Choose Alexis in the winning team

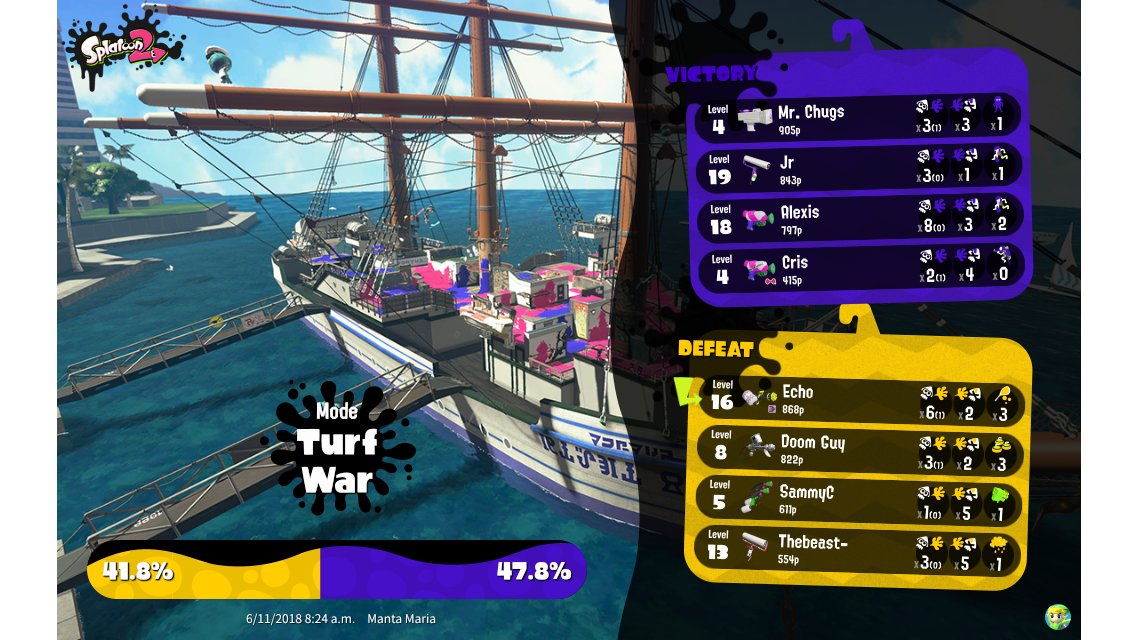coord(858,217)
